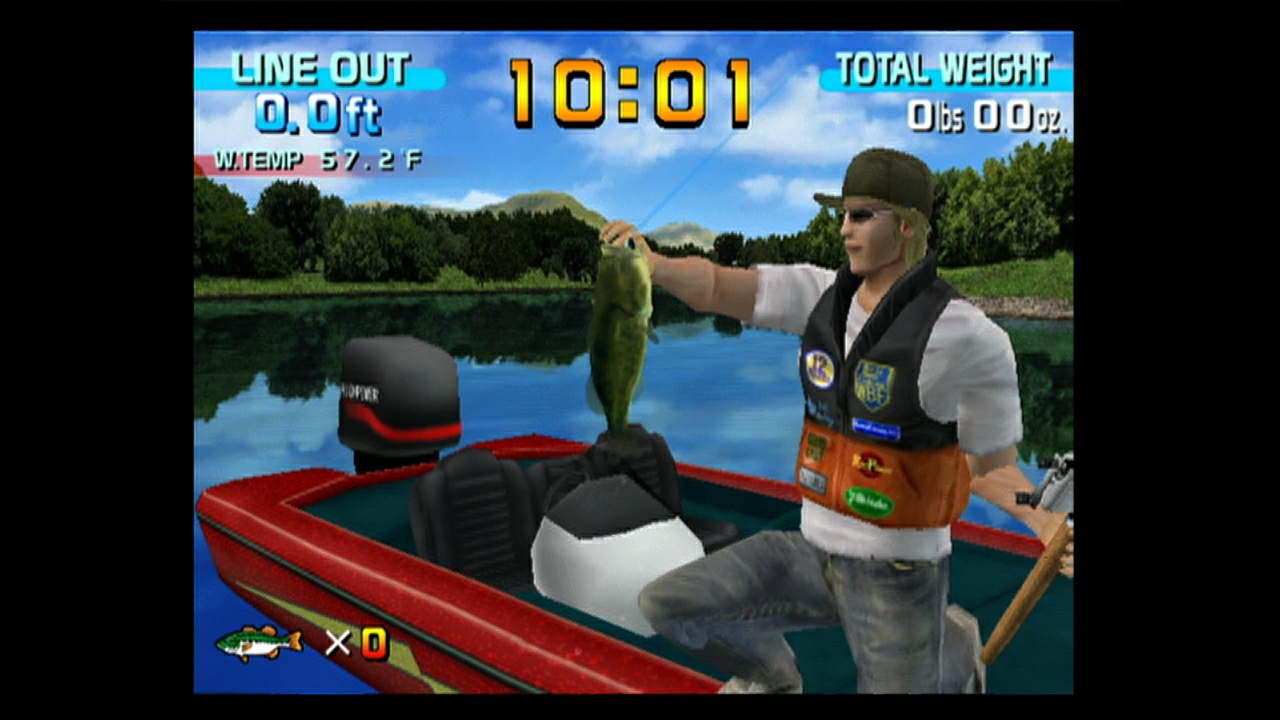The image size is (1280, 720).
Task: Select the red circular patch on the vest
Action: click(870, 463)
